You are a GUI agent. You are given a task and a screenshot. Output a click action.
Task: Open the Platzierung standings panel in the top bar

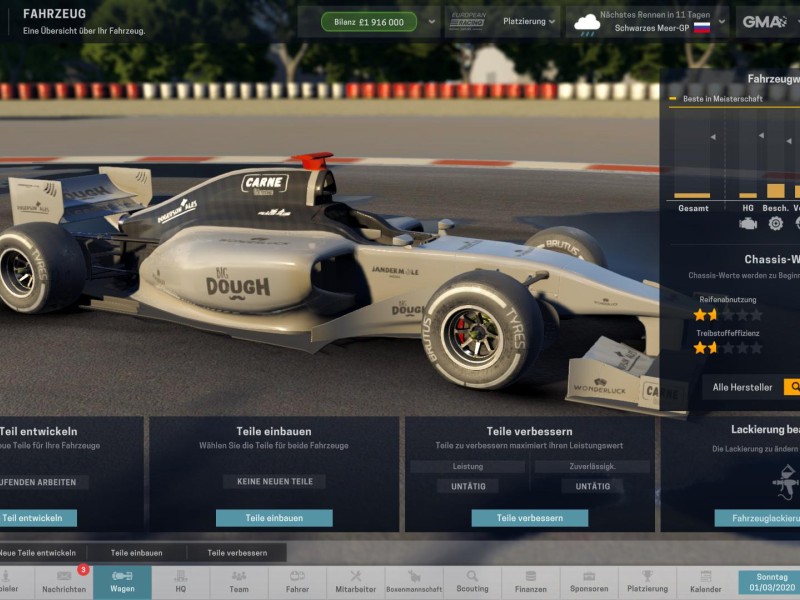pos(523,22)
